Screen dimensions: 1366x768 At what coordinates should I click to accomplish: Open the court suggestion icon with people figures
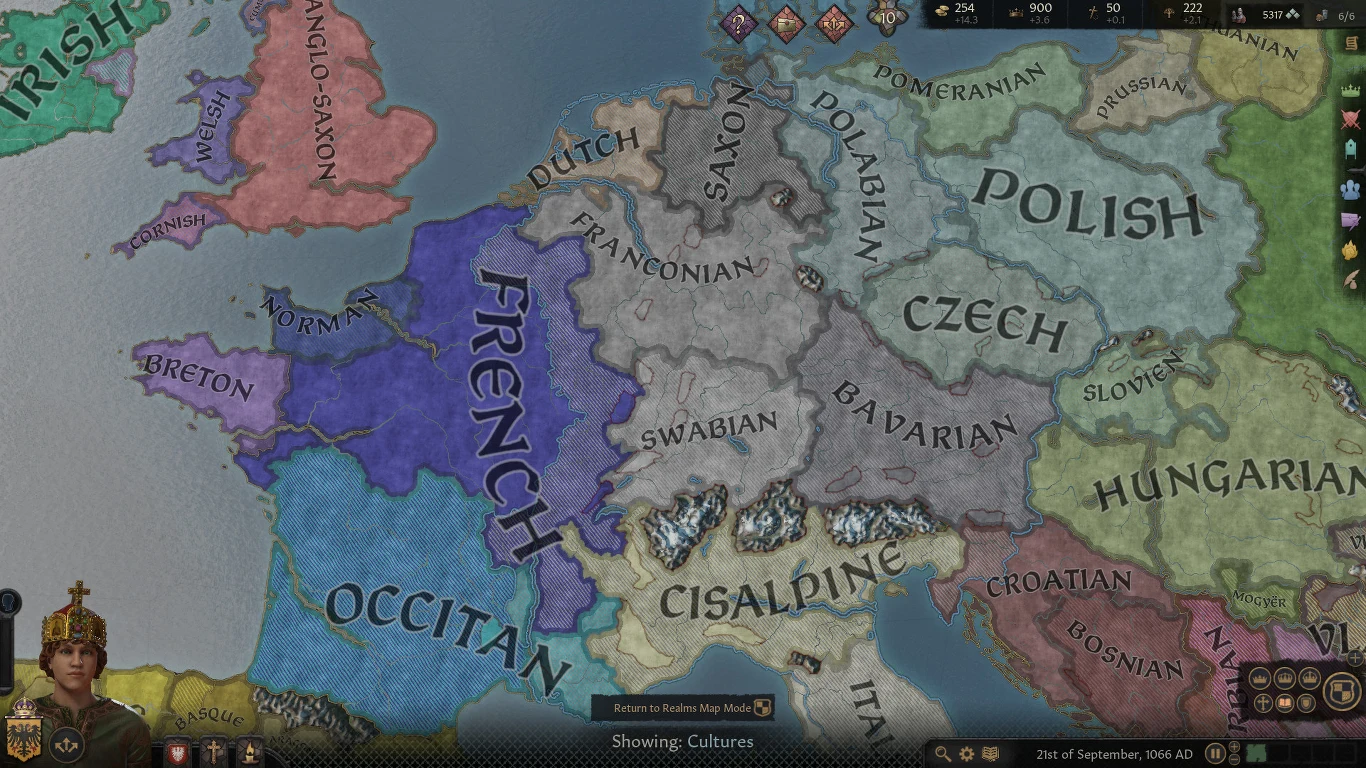point(1352,189)
